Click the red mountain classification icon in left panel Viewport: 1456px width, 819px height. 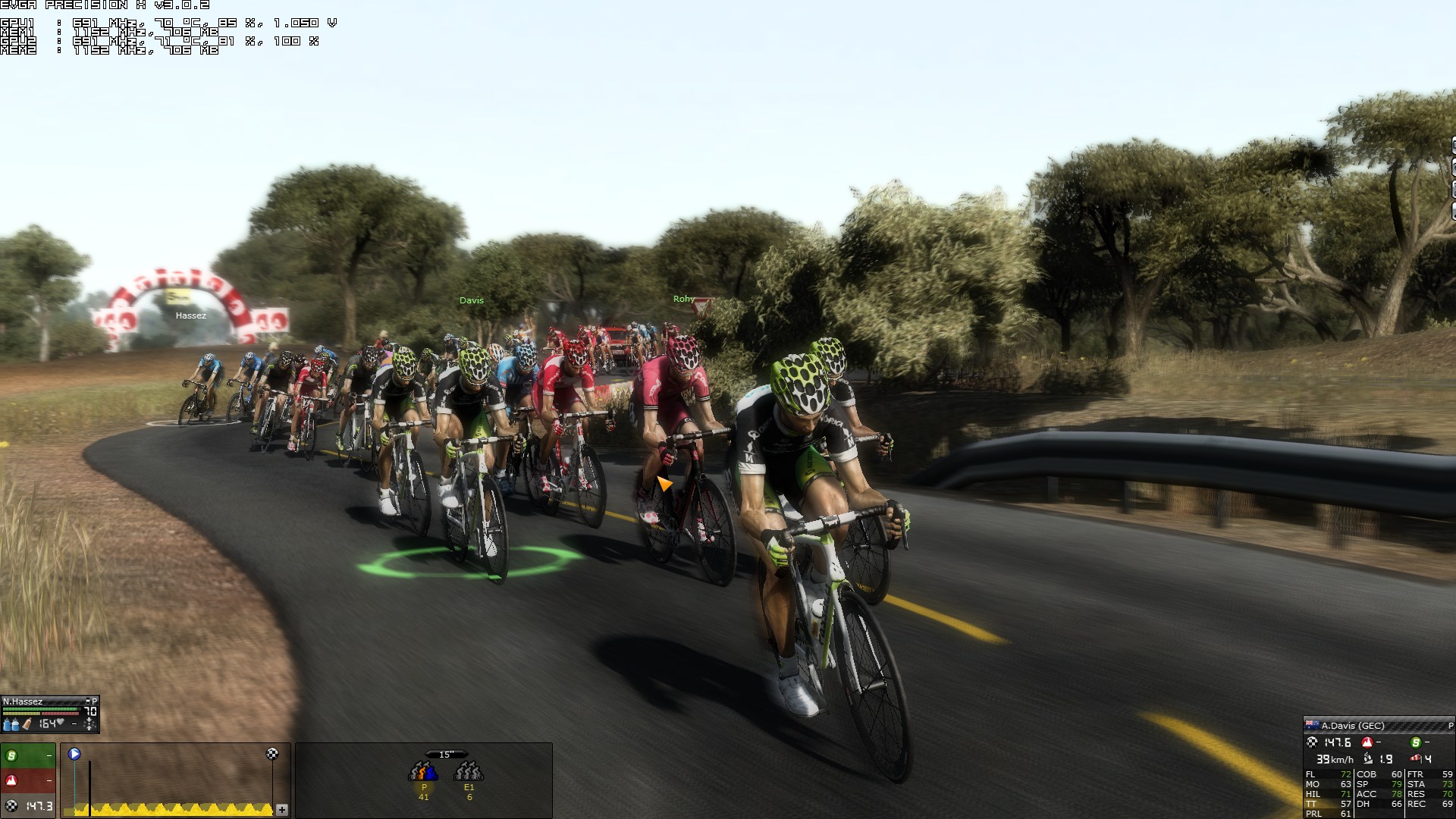12,780
